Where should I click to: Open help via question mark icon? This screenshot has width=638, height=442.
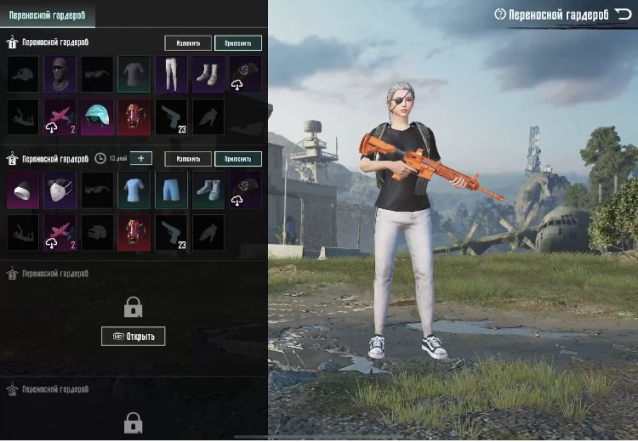tap(500, 15)
